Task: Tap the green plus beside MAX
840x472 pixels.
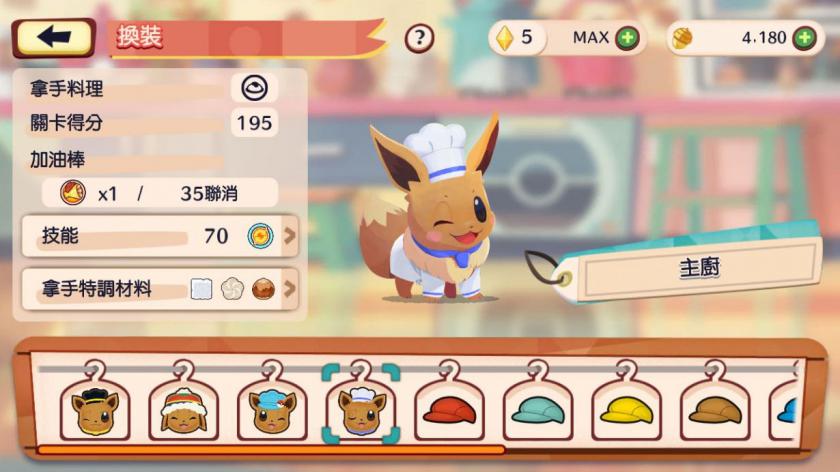Action: pos(627,38)
